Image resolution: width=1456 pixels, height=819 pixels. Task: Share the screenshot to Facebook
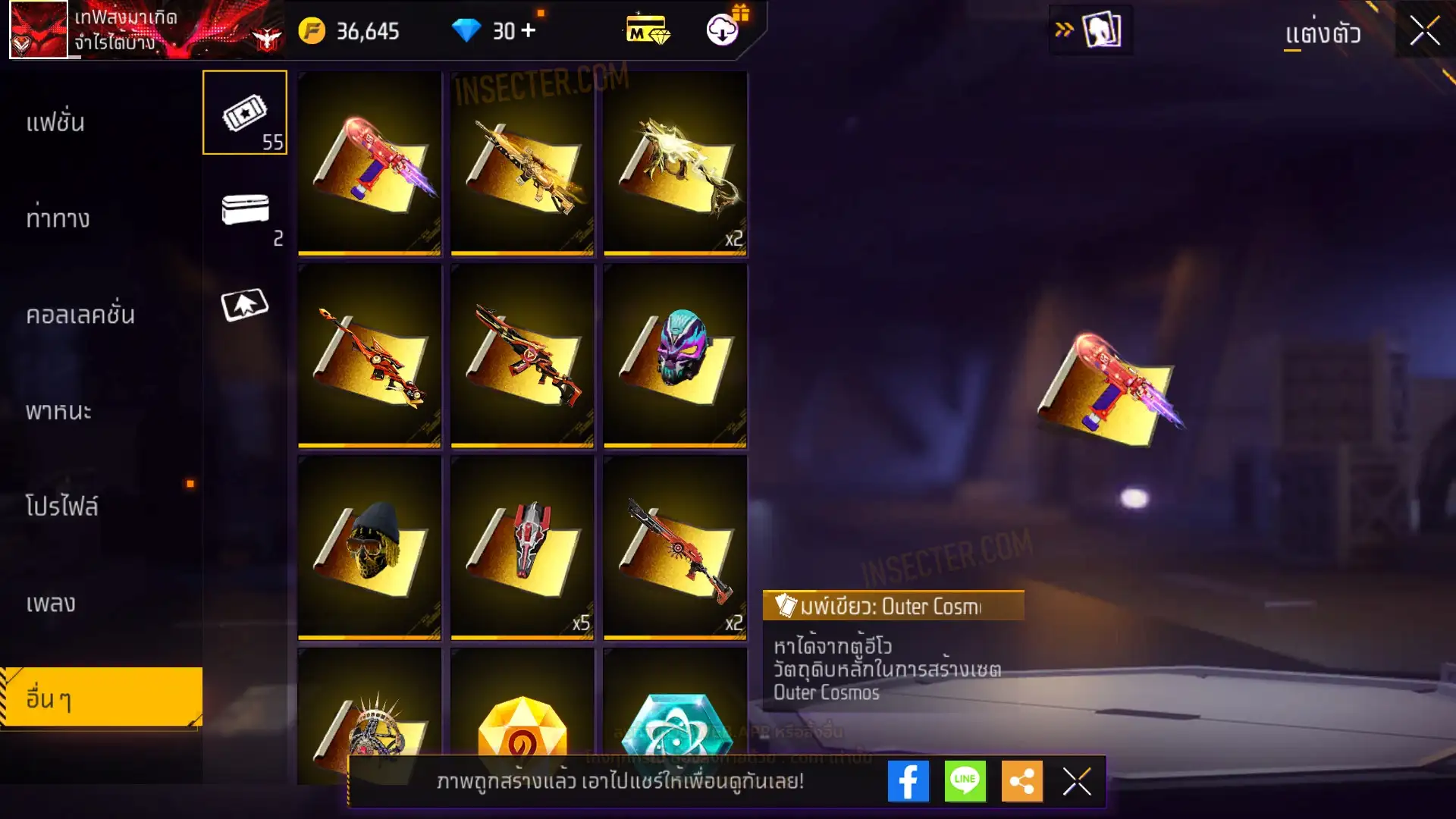coord(908,781)
